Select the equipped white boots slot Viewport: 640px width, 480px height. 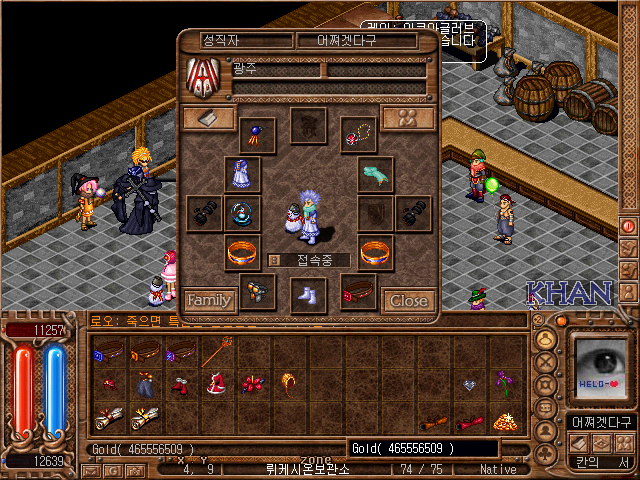[x=308, y=295]
